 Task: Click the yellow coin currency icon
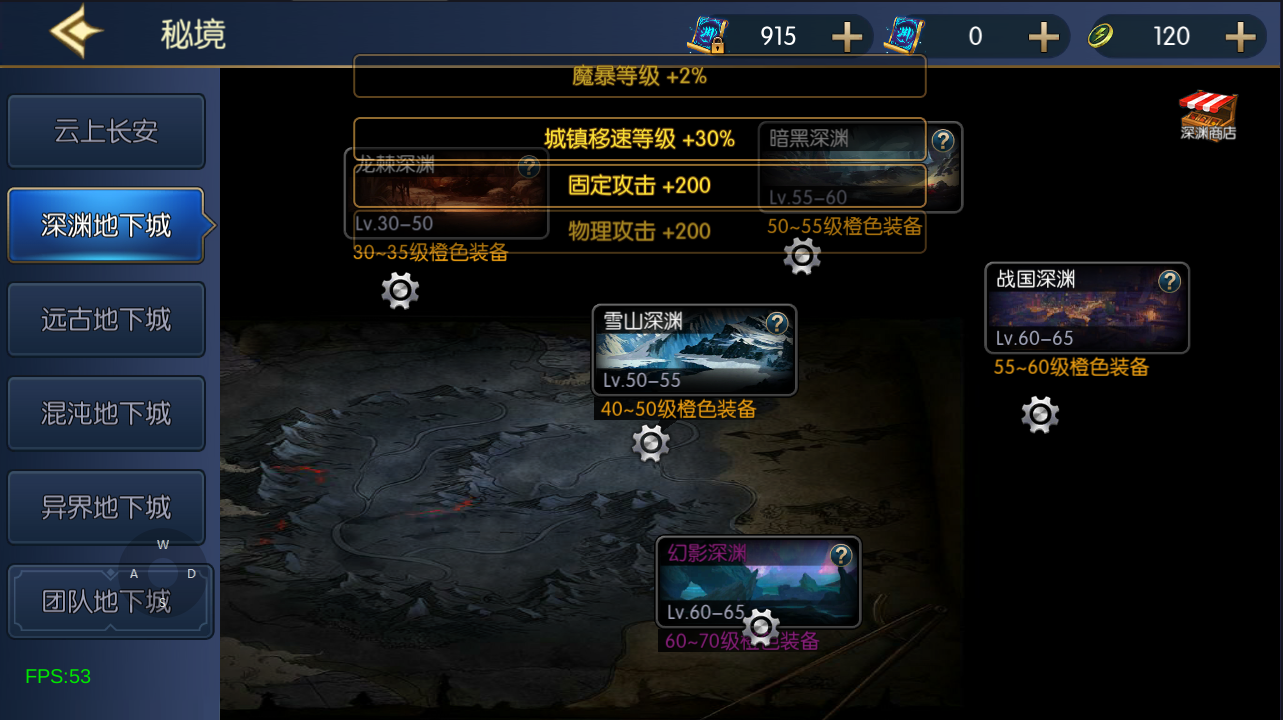pyautogui.click(x=1101, y=35)
